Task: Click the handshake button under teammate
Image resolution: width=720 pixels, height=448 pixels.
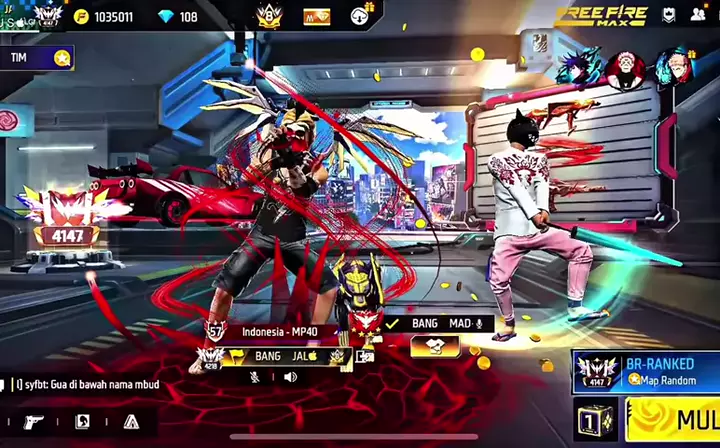Action: [436, 346]
